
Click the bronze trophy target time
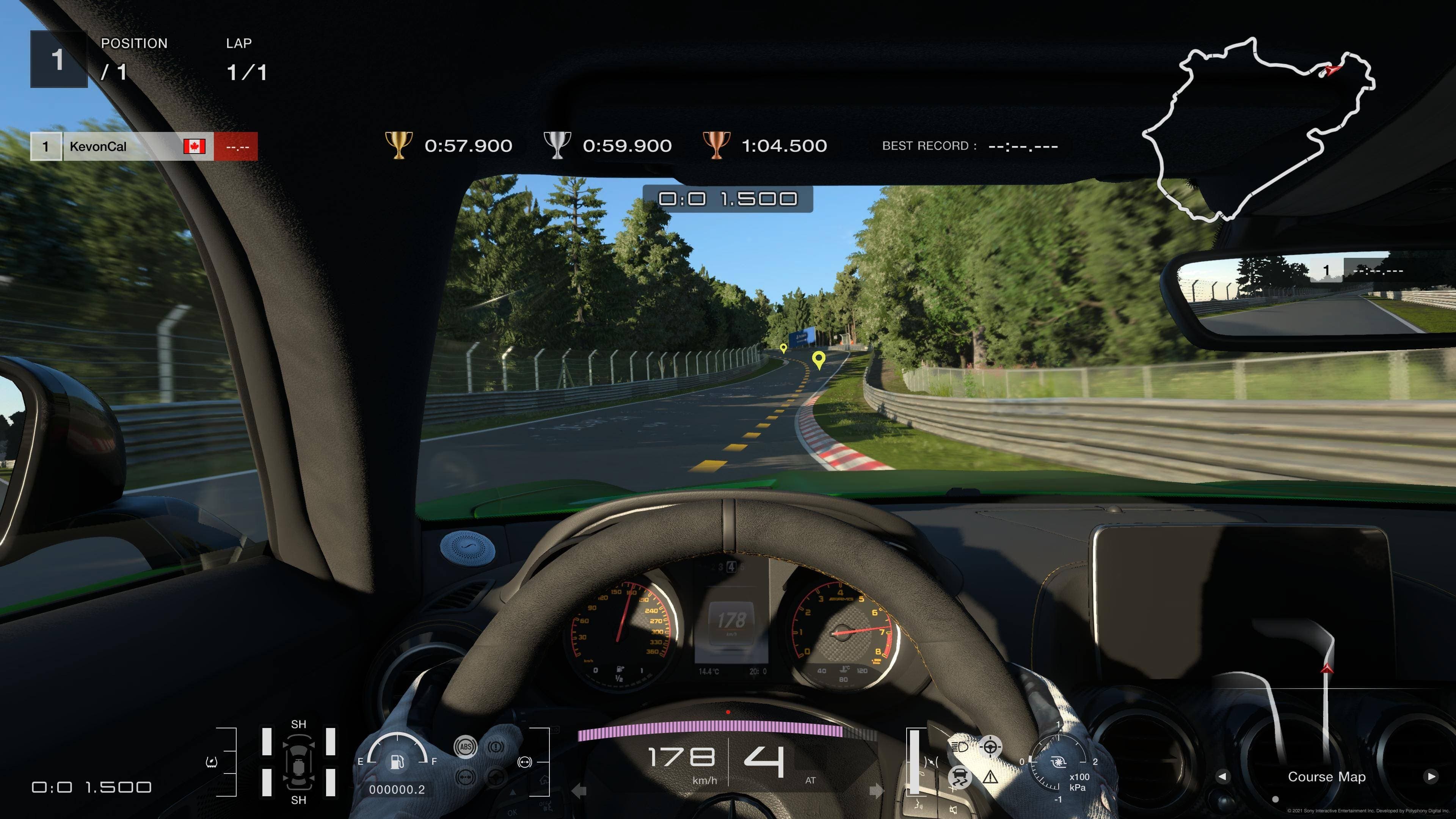pyautogui.click(x=784, y=146)
